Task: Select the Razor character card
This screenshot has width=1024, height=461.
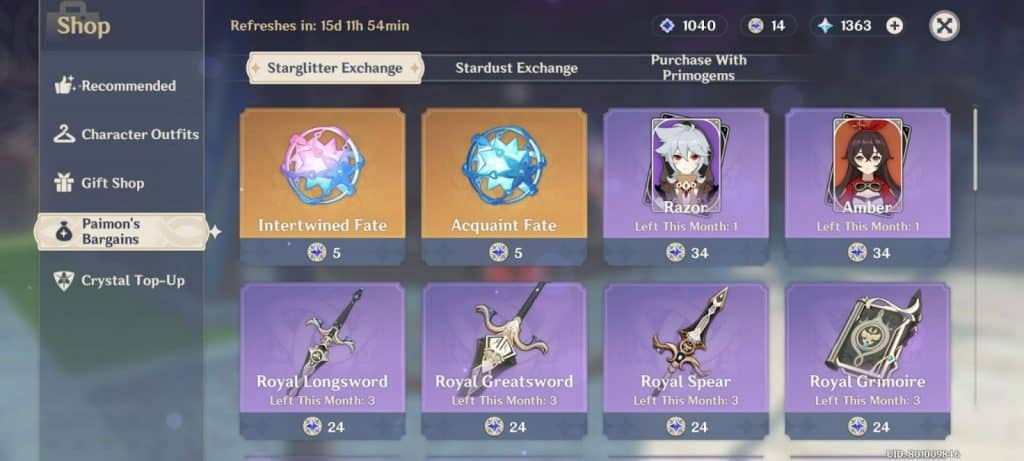Action: (x=686, y=185)
